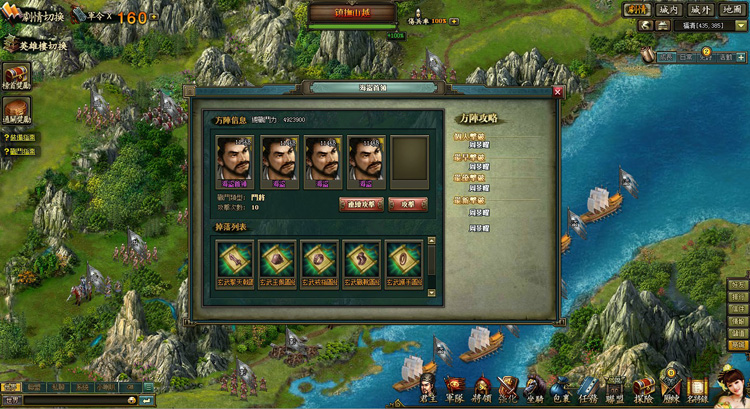Close the 海盜首領 dialog window
Viewport: 750px width, 409px height.
[x=558, y=92]
